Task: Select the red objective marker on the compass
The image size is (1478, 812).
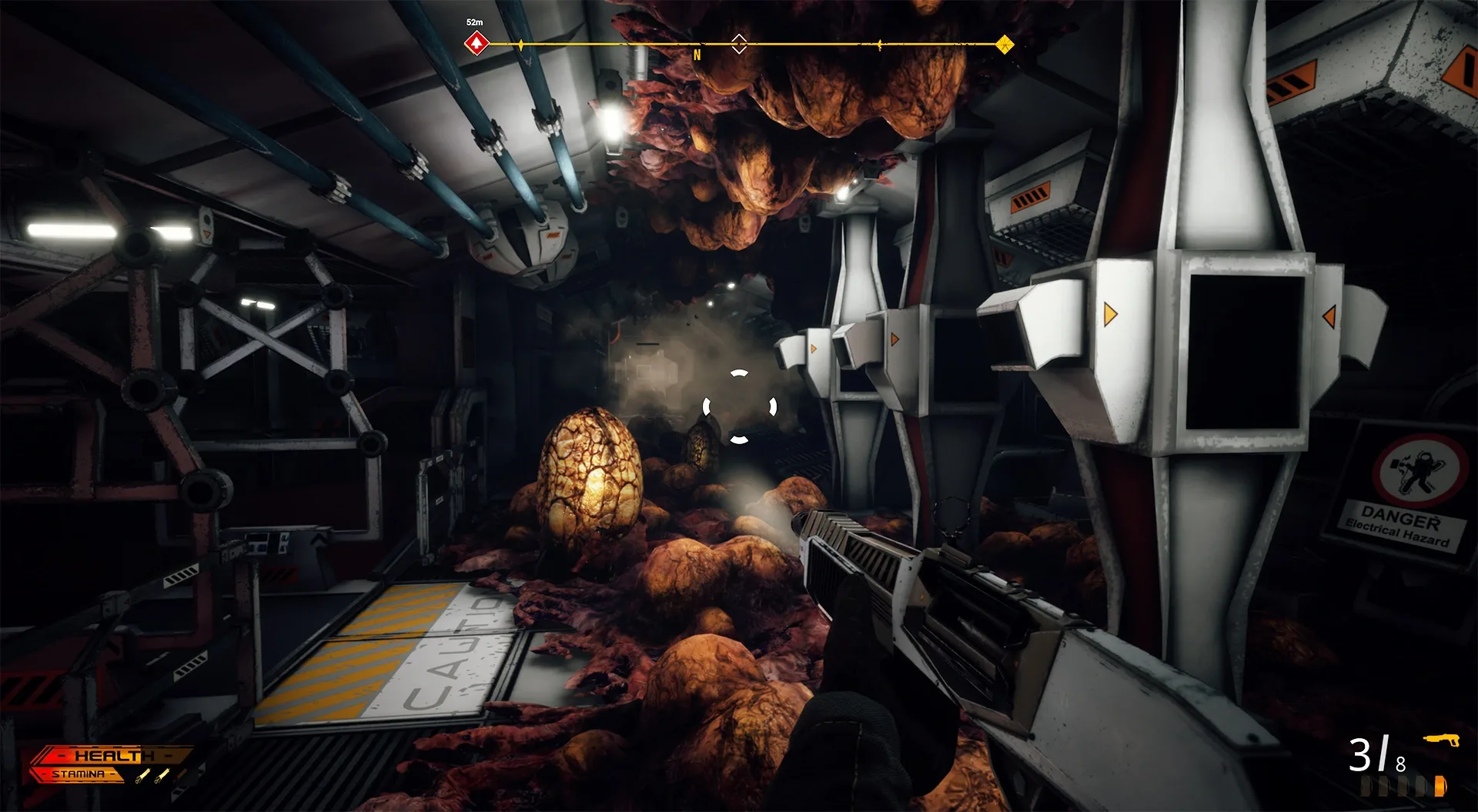Action: pyautogui.click(x=477, y=43)
